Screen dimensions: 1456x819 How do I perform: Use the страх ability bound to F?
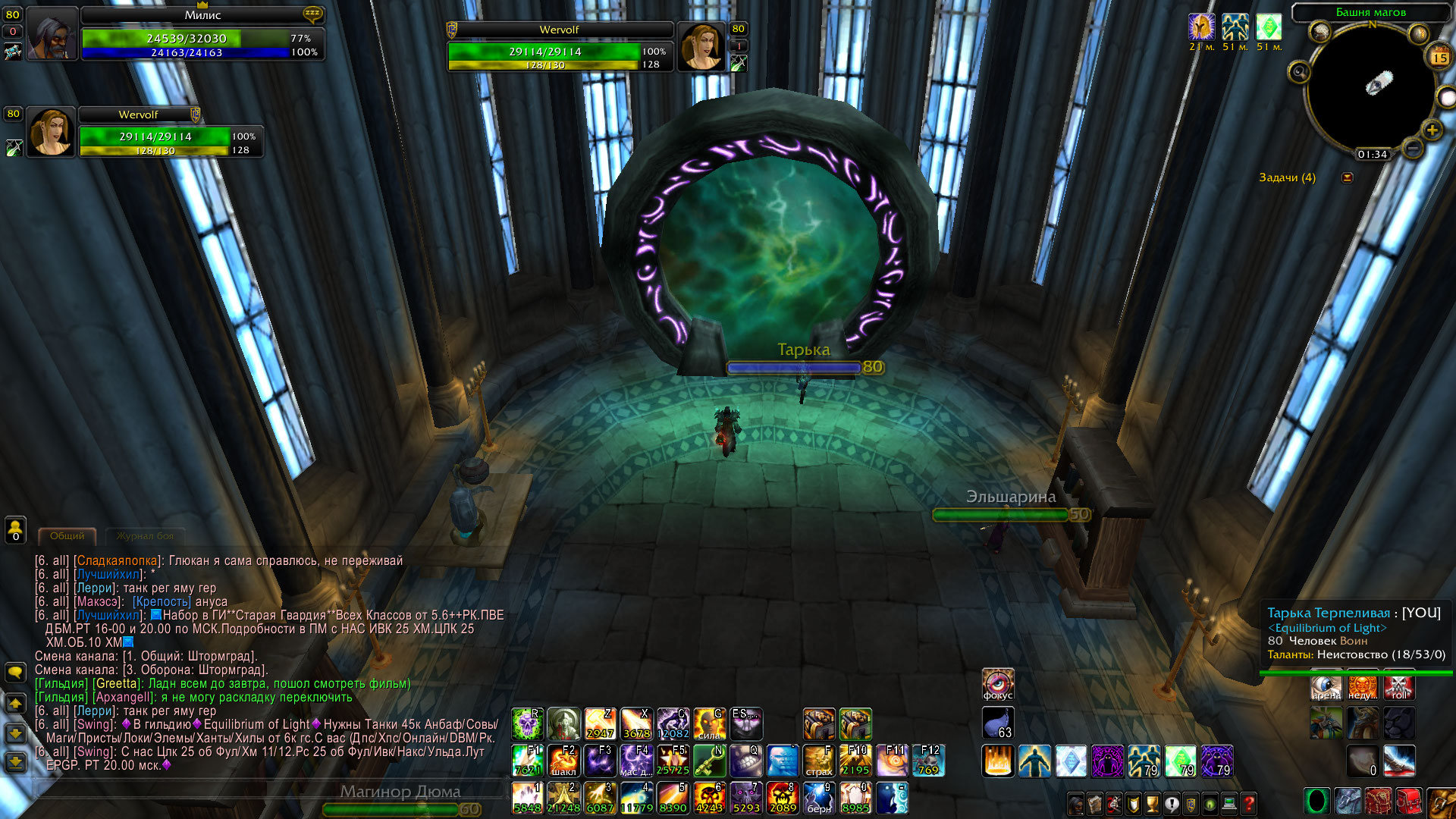click(x=819, y=760)
